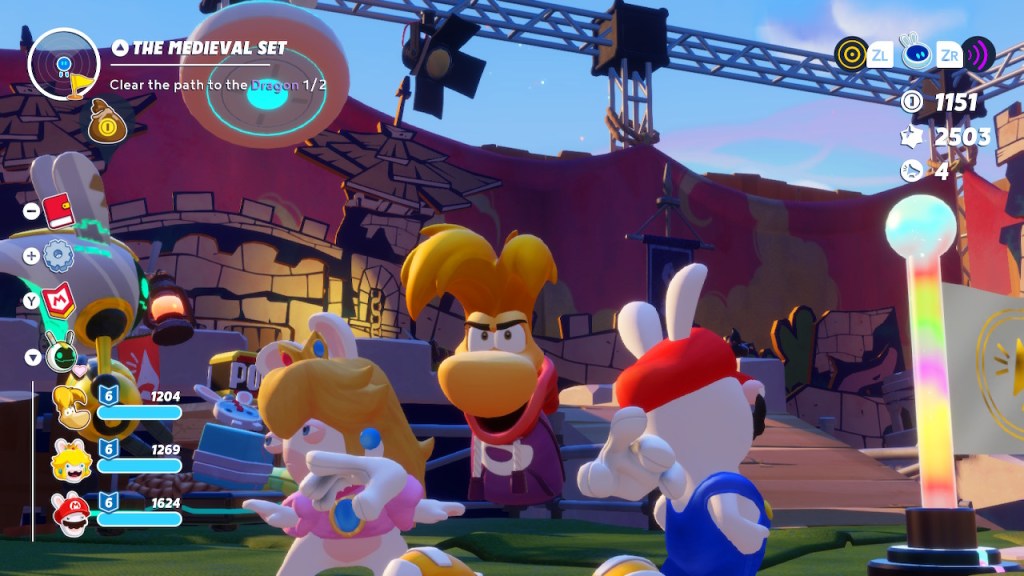Screen dimensions: 1024x576
Task: Select Rayman's party portrait
Action: [72, 405]
